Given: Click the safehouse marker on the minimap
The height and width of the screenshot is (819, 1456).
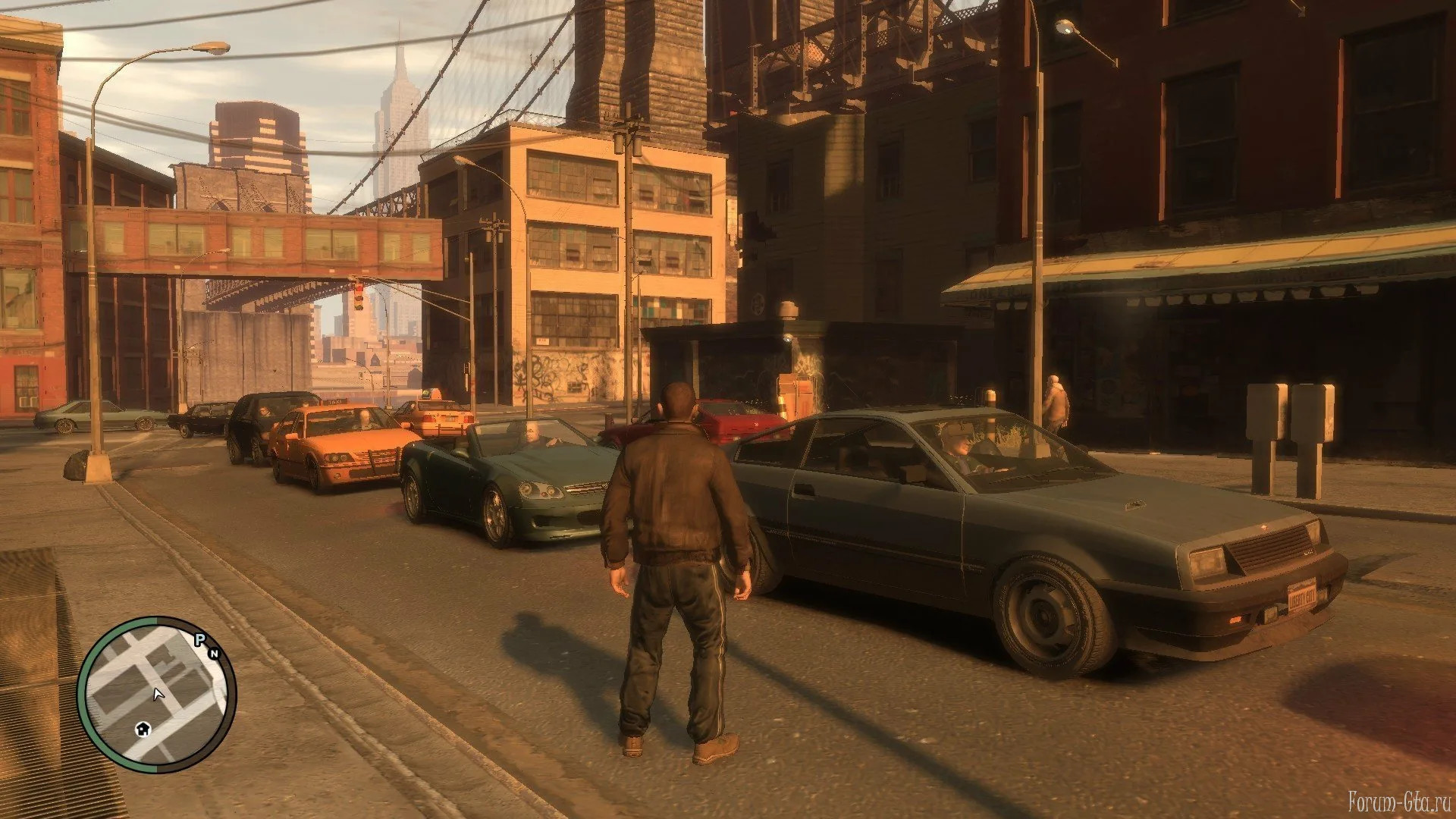Looking at the screenshot, I should point(143,729).
